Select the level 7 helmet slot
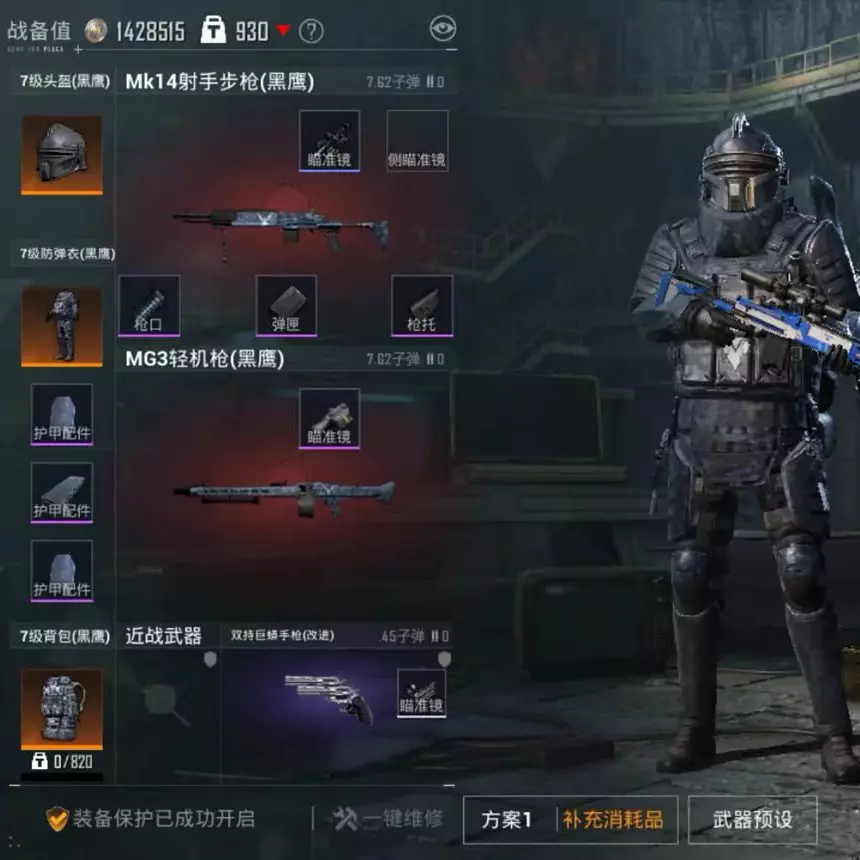The image size is (860, 860). [62, 154]
